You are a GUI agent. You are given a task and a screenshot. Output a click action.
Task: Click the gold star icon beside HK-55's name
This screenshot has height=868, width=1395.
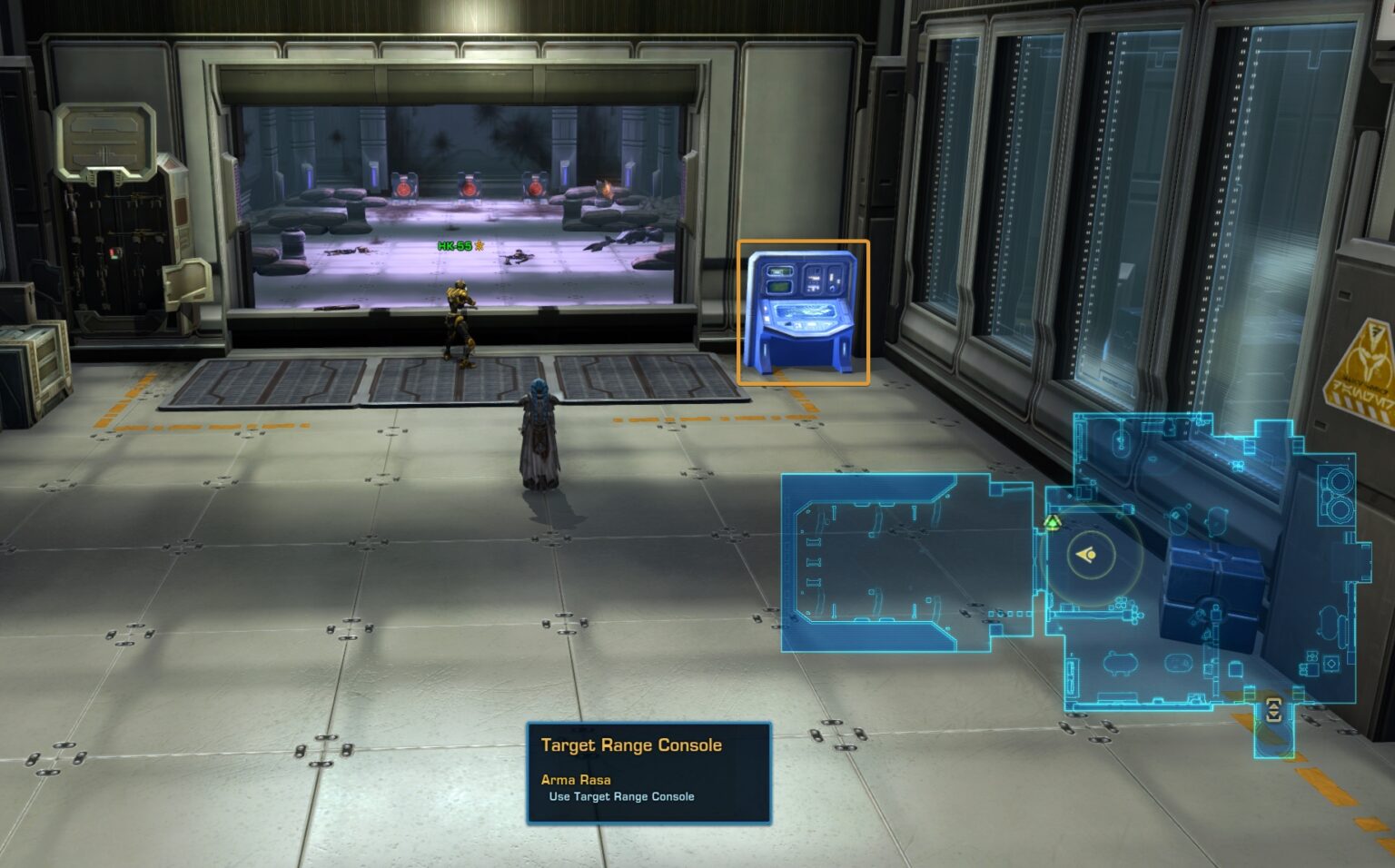pos(480,243)
